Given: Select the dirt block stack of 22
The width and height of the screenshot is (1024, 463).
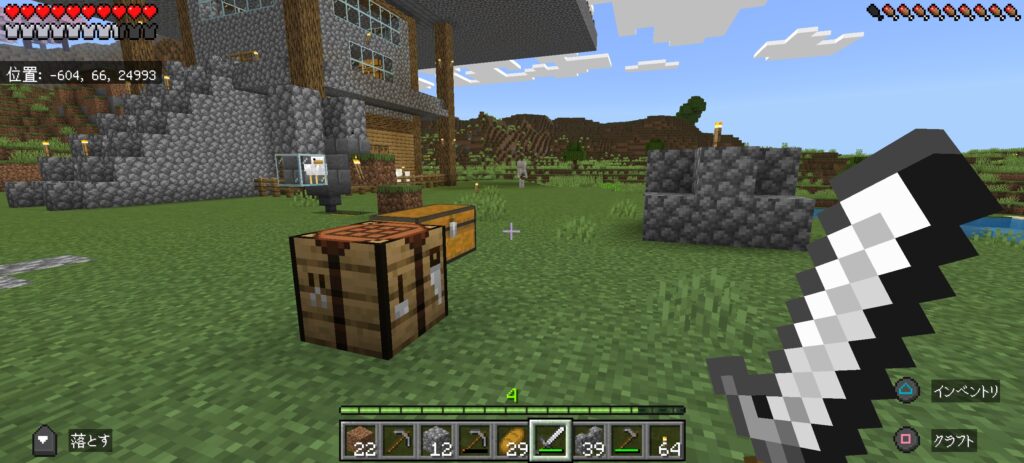Looking at the screenshot, I should pos(359,441).
